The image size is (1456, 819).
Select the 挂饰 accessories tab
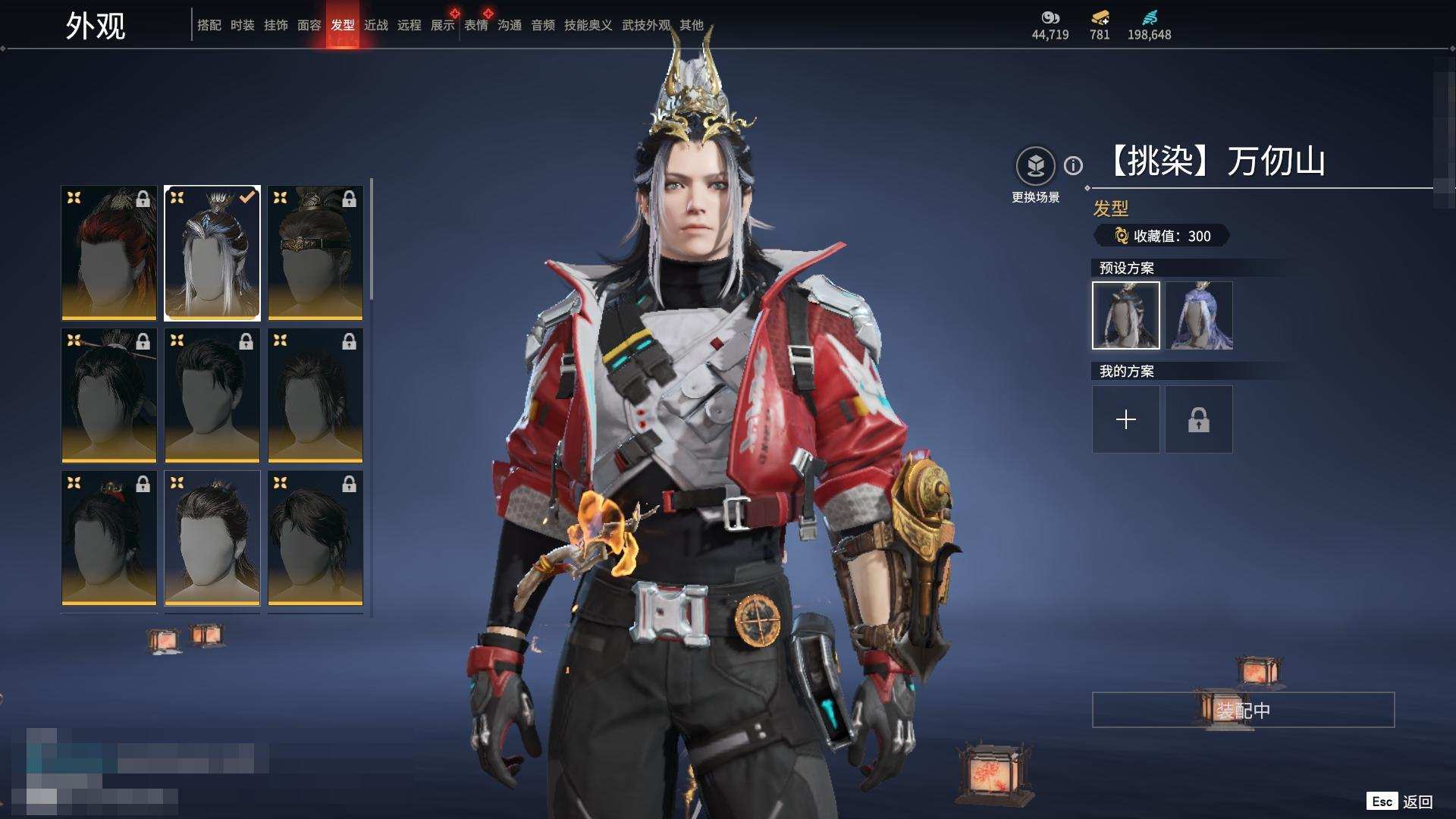point(275,25)
